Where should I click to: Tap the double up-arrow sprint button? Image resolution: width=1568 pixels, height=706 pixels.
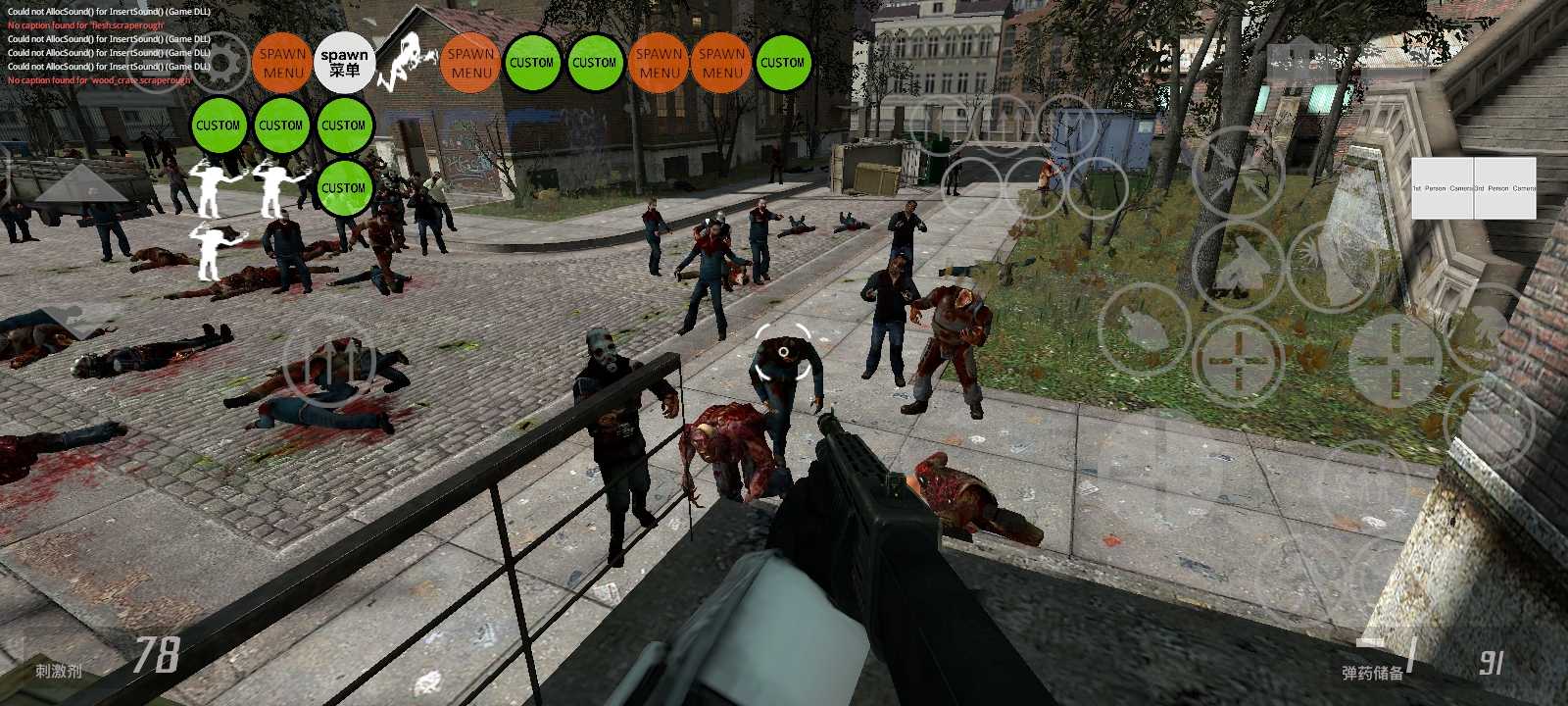329,361
